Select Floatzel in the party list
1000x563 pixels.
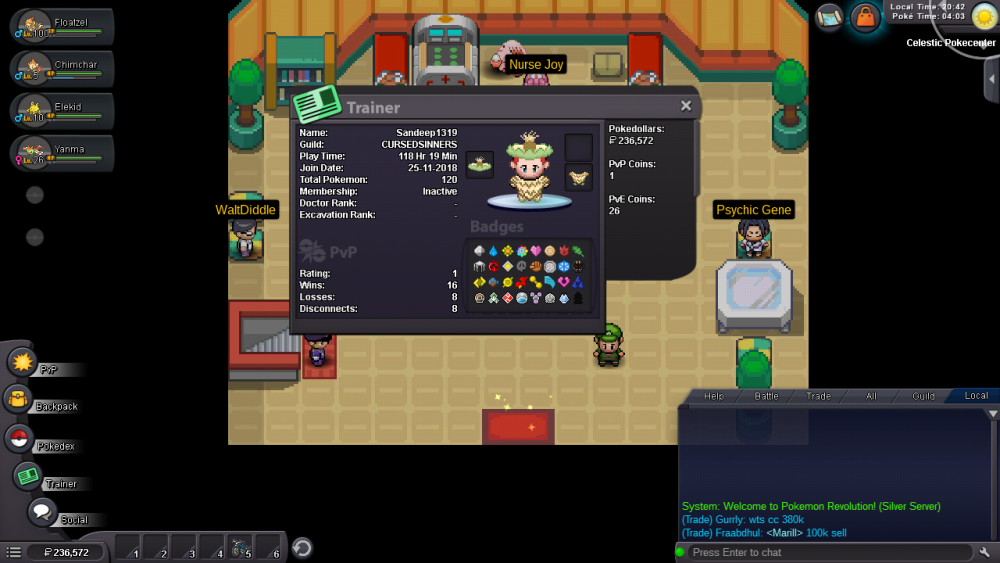58,25
